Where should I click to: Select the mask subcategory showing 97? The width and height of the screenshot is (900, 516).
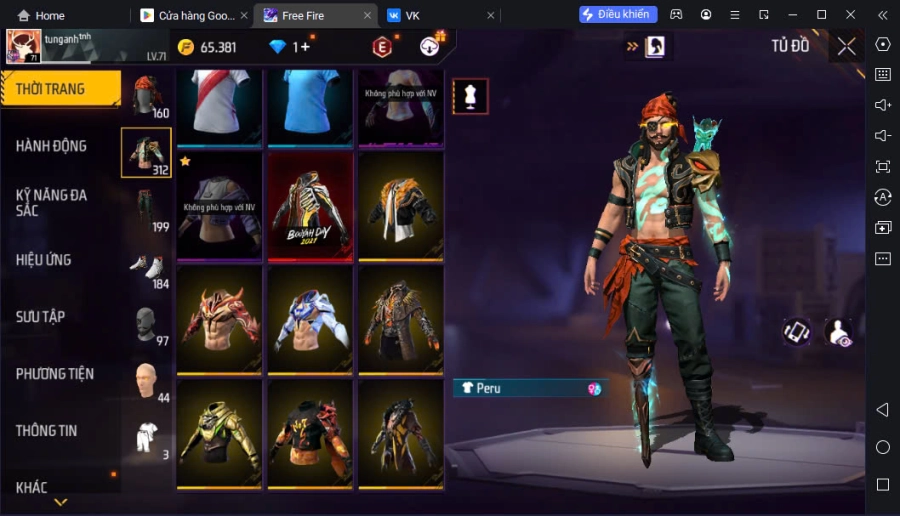click(146, 323)
